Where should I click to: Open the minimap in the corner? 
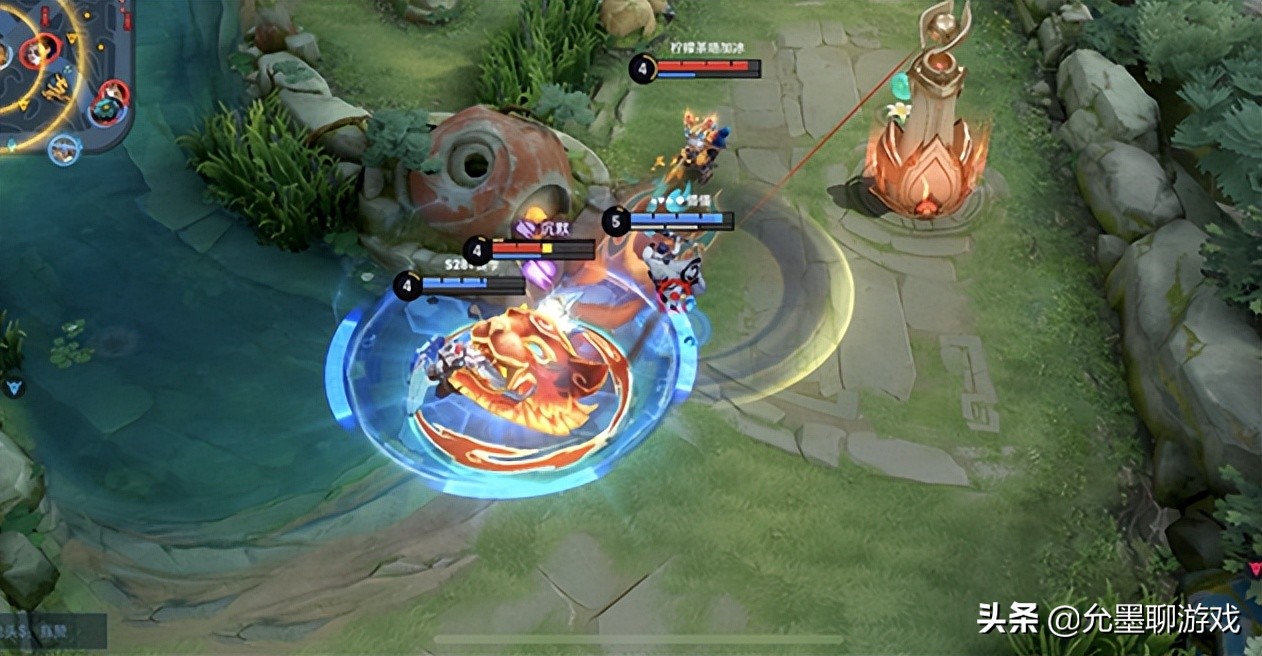[x=62, y=72]
